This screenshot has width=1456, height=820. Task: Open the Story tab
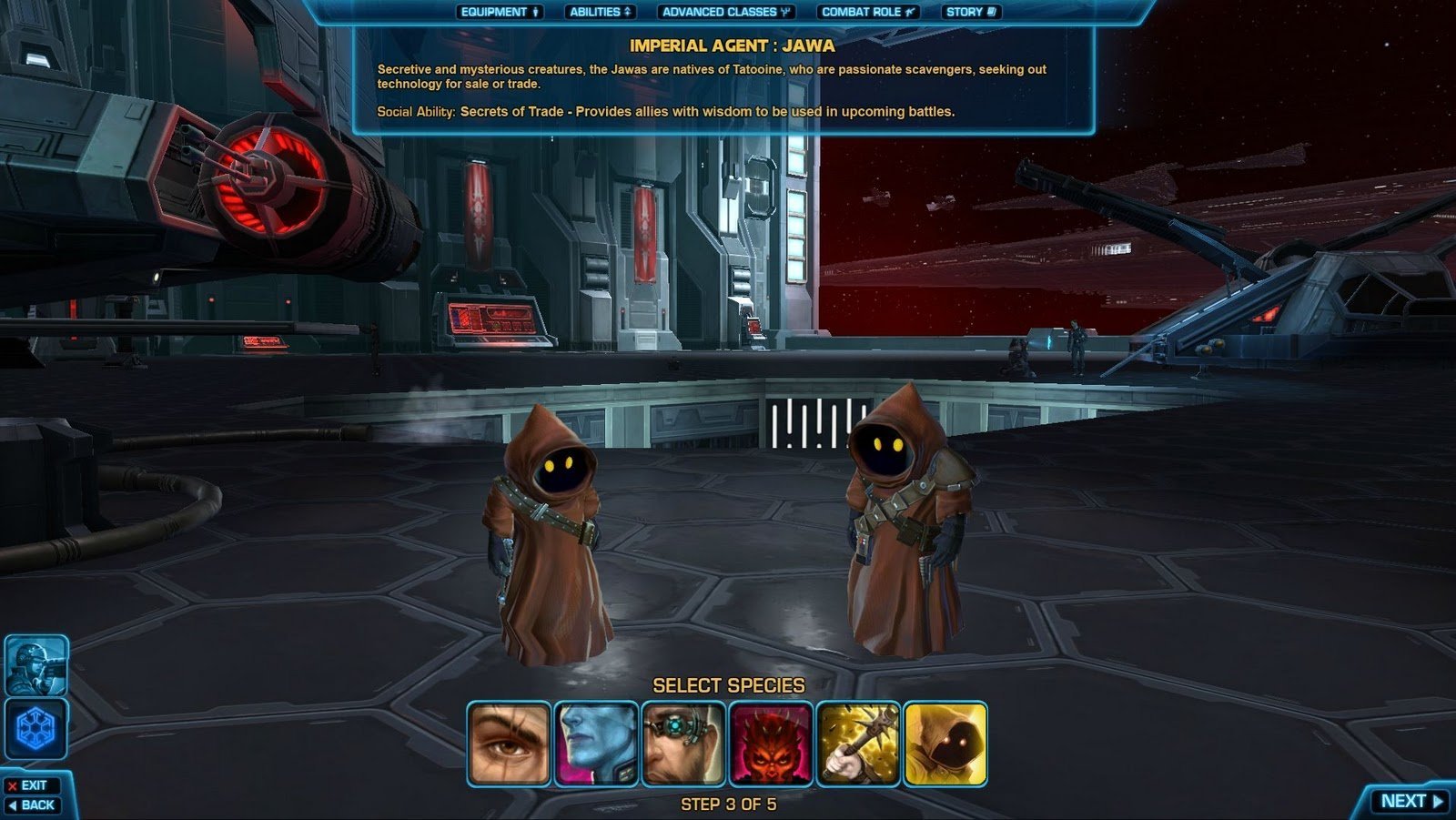(971, 12)
